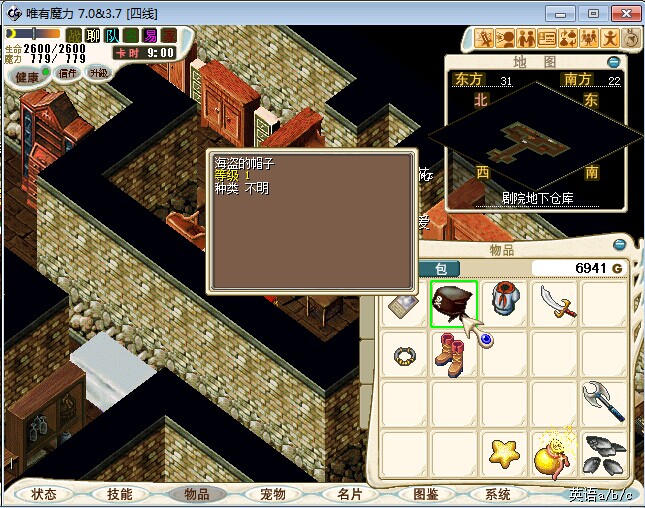The image size is (645, 508).
Task: Switch to the 技能 skills tab
Action: coord(120,494)
